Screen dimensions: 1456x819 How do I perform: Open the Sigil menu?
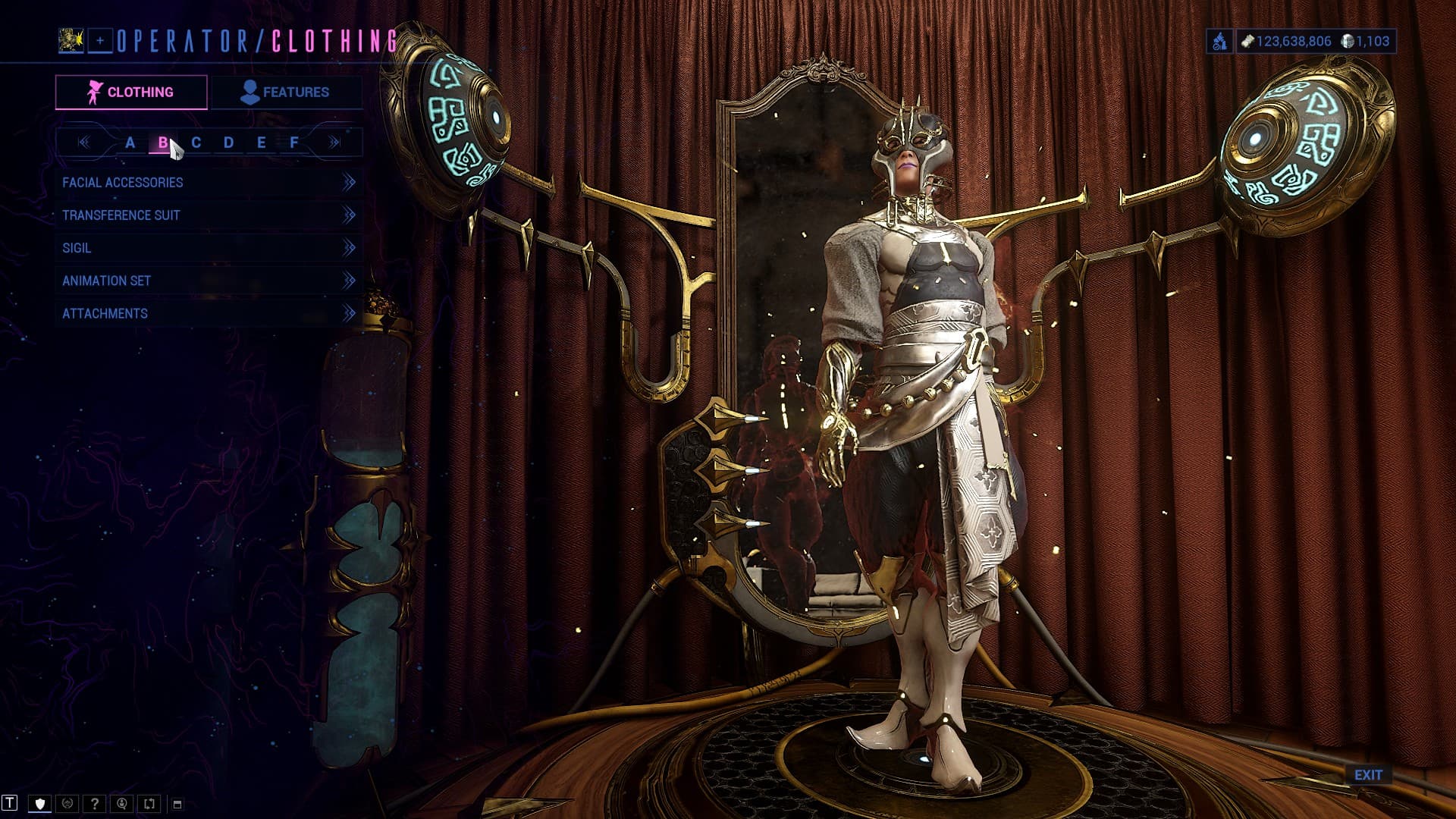(208, 248)
